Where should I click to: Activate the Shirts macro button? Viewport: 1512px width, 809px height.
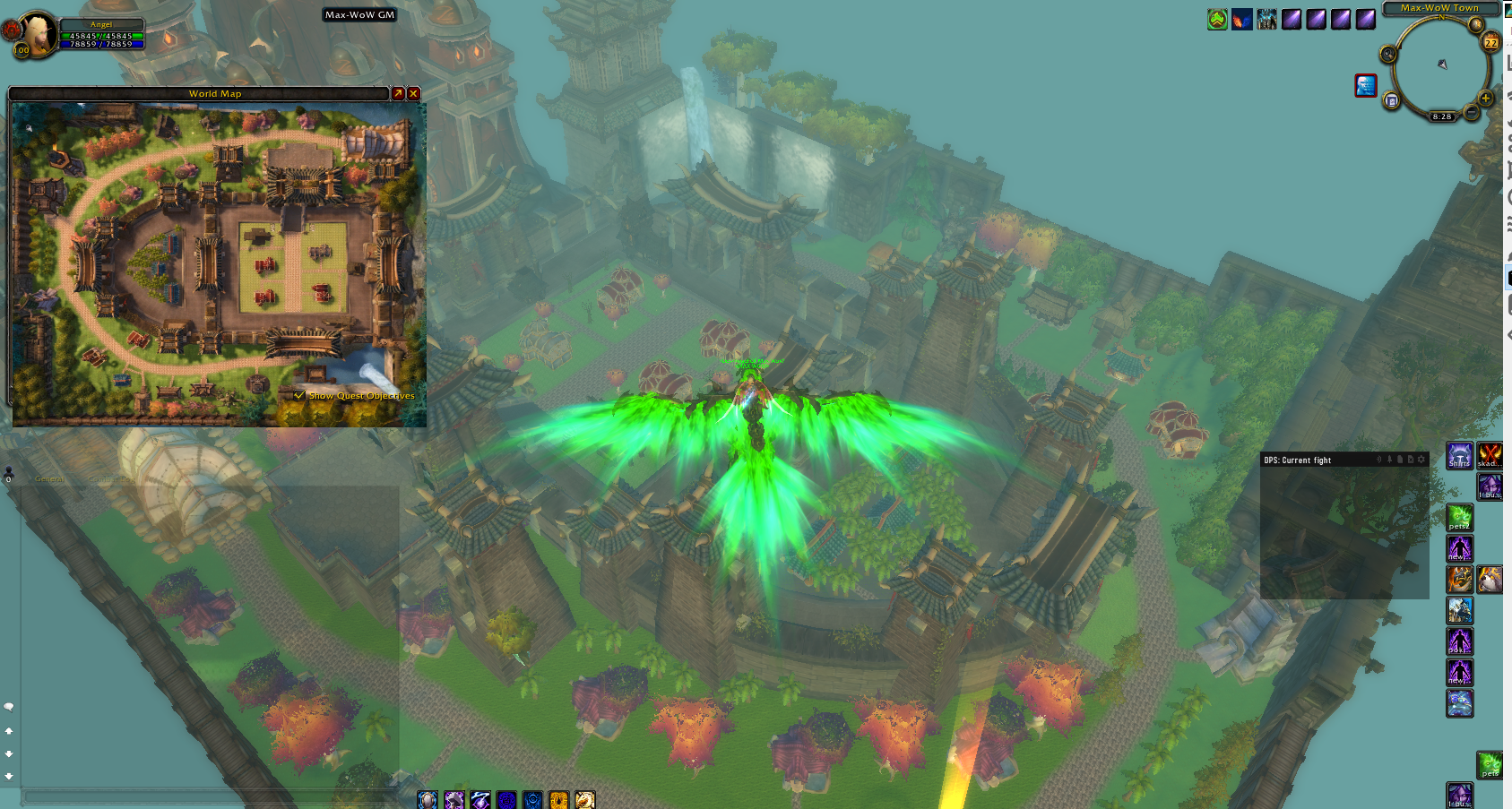point(1459,455)
